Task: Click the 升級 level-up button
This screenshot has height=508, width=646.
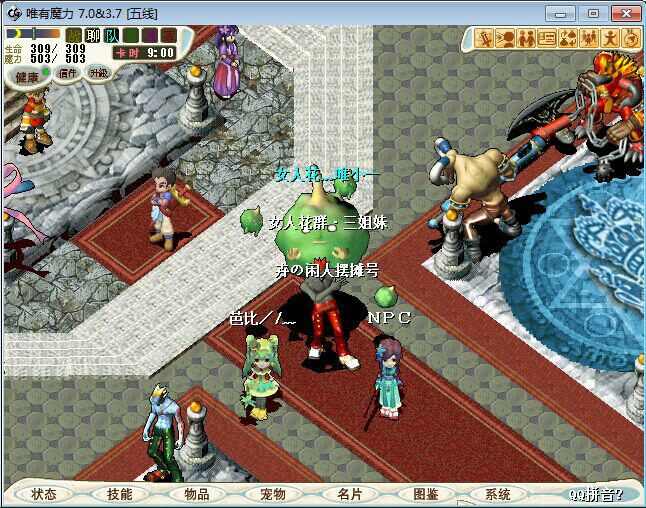Action: tap(98, 73)
